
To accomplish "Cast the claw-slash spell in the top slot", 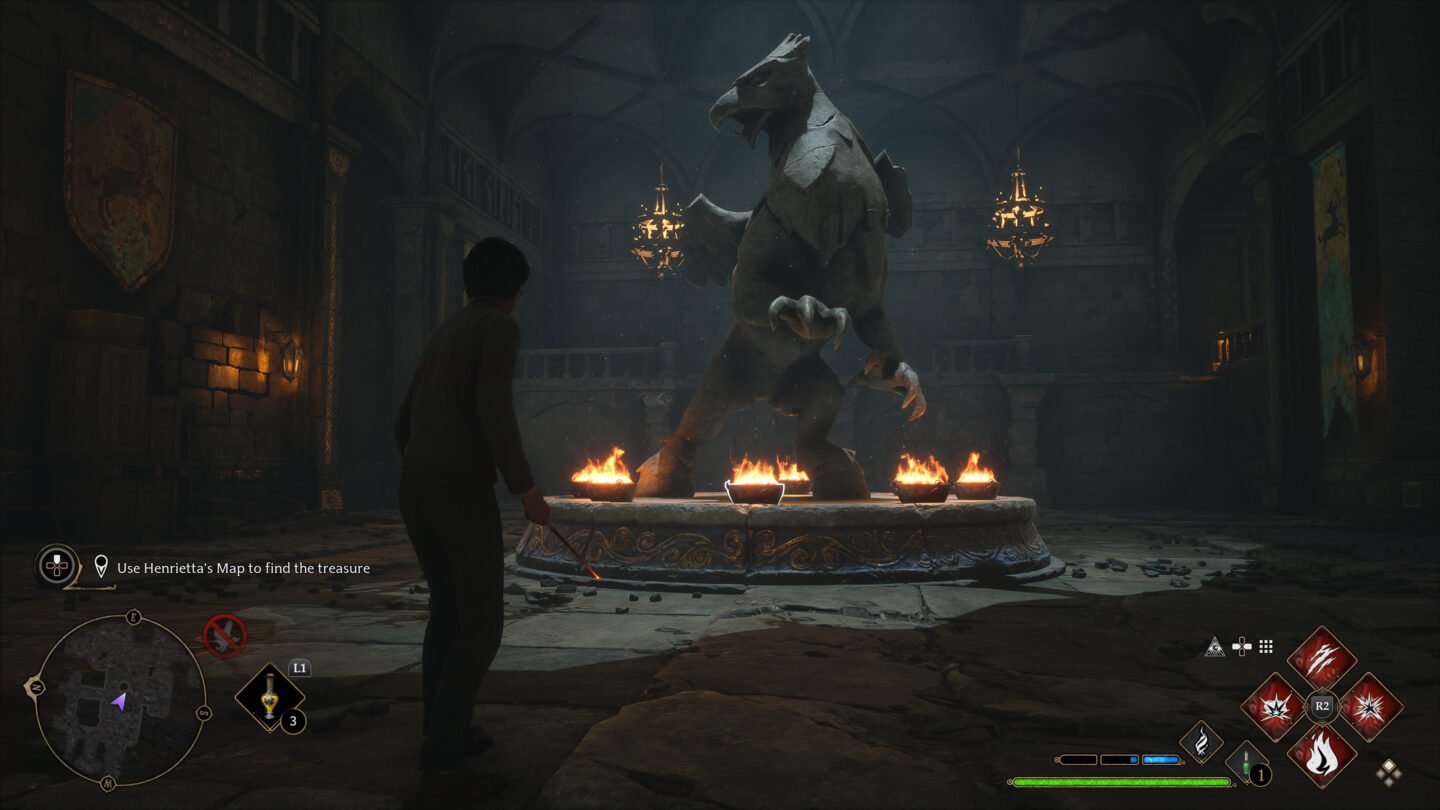I will pyautogui.click(x=1321, y=659).
